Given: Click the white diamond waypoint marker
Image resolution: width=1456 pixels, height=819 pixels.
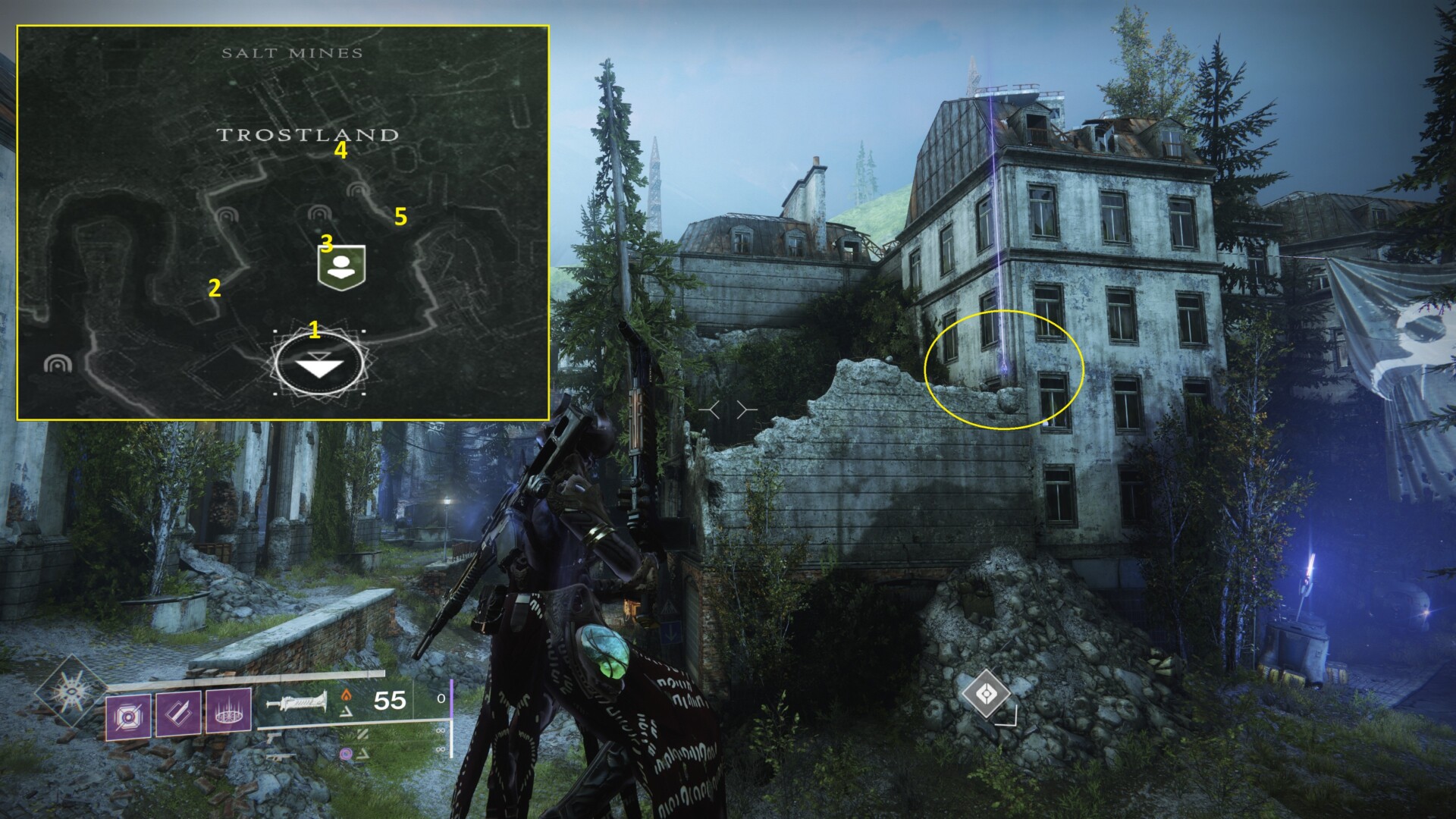Looking at the screenshot, I should pyautogui.click(x=986, y=693).
